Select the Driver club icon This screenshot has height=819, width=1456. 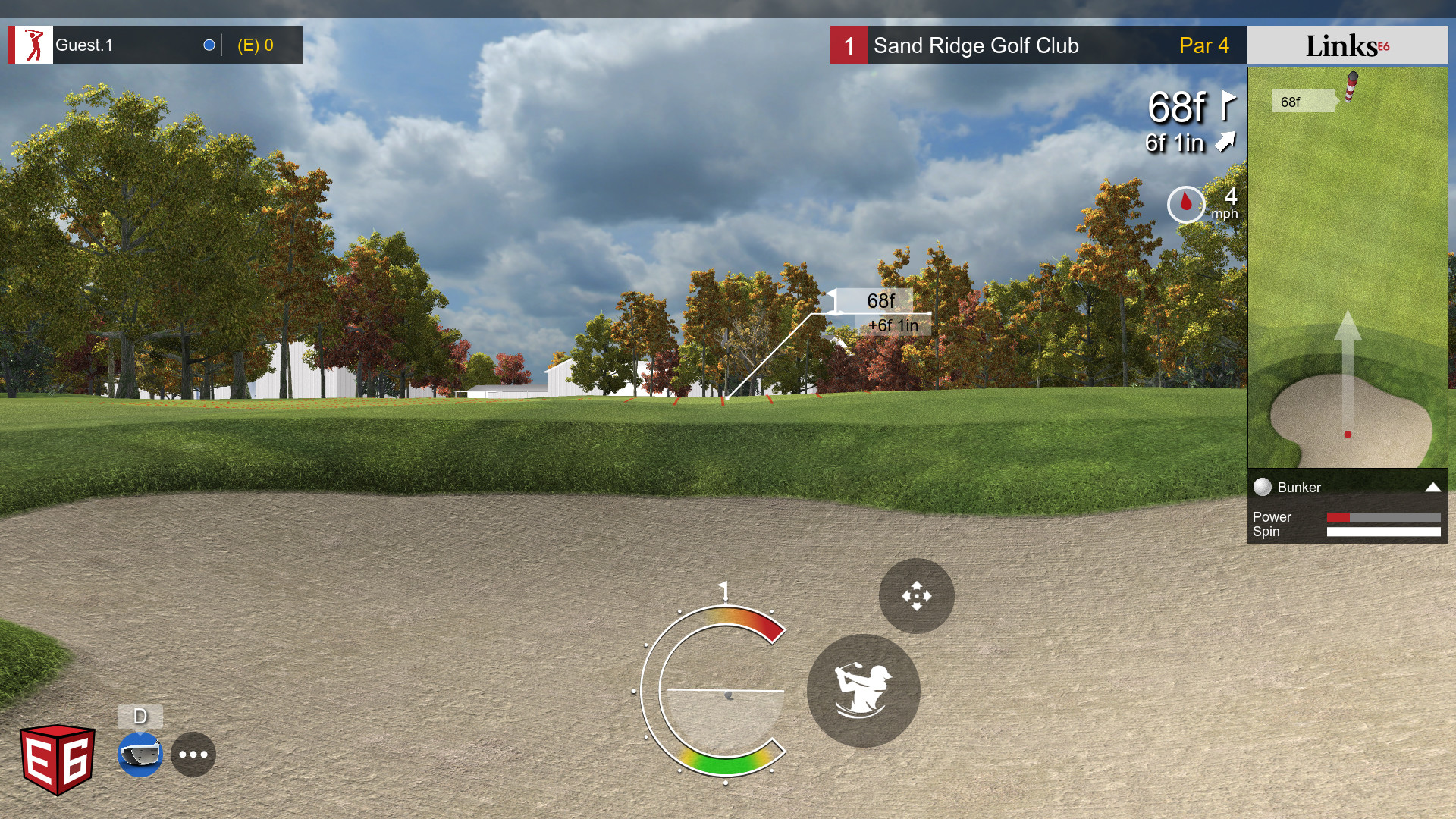point(140,755)
